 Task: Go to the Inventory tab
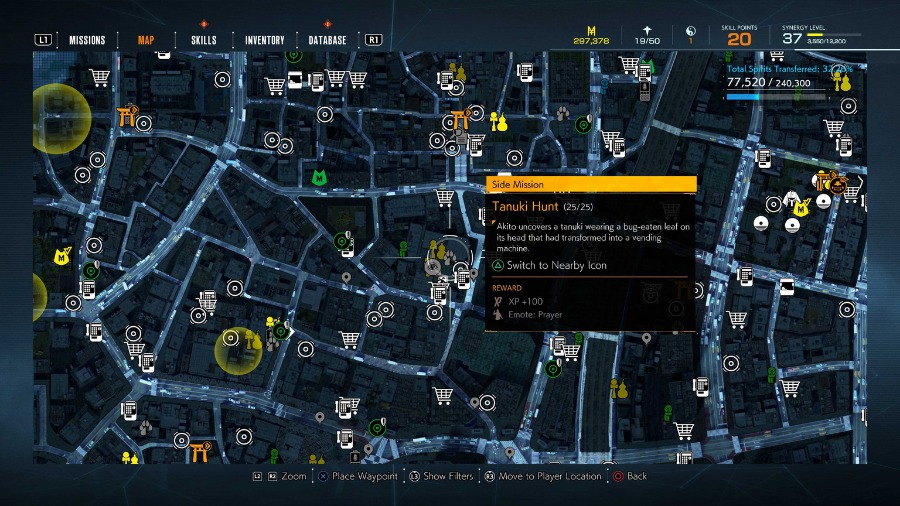(x=265, y=40)
